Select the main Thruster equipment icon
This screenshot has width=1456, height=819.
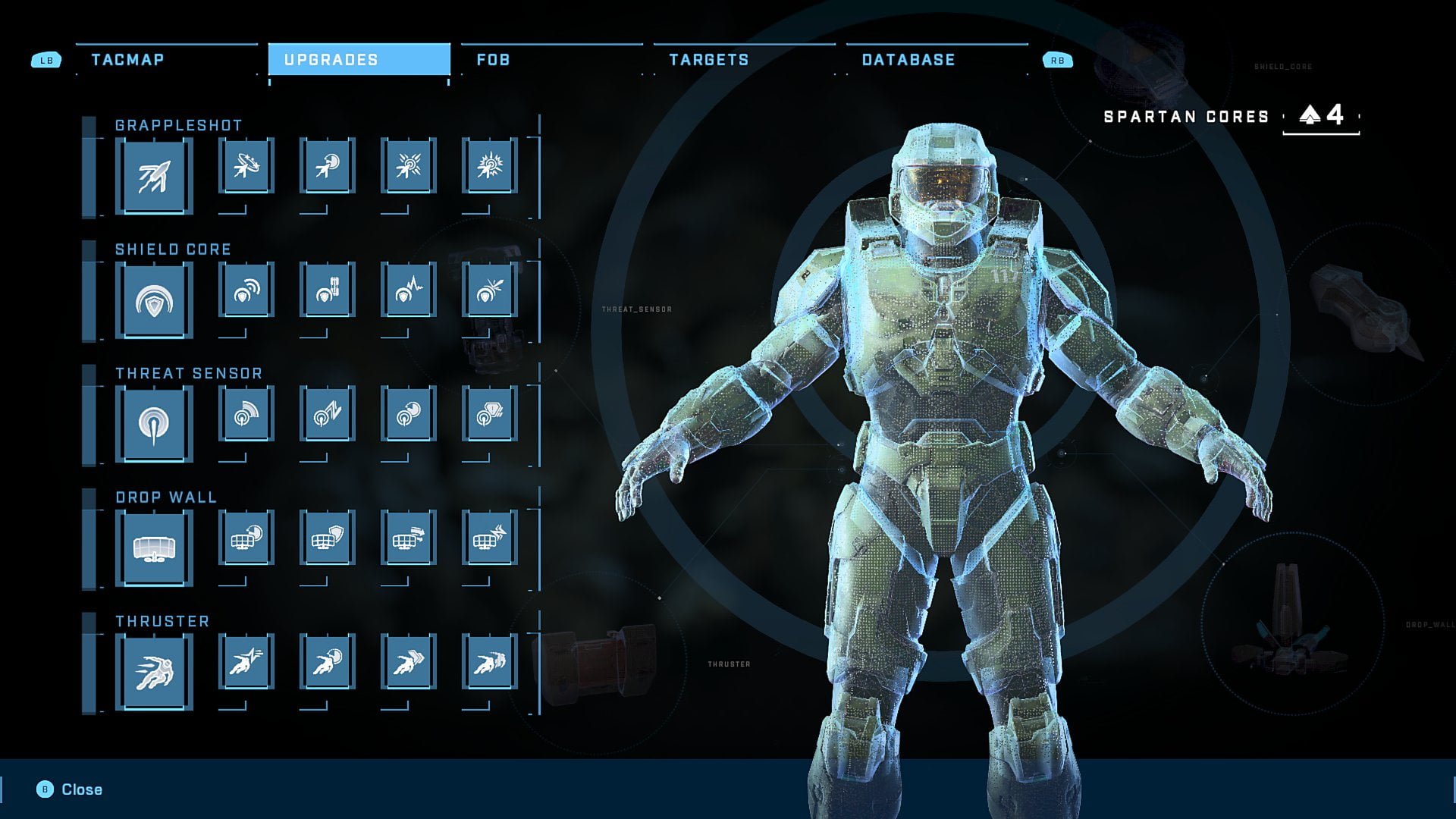click(x=154, y=672)
